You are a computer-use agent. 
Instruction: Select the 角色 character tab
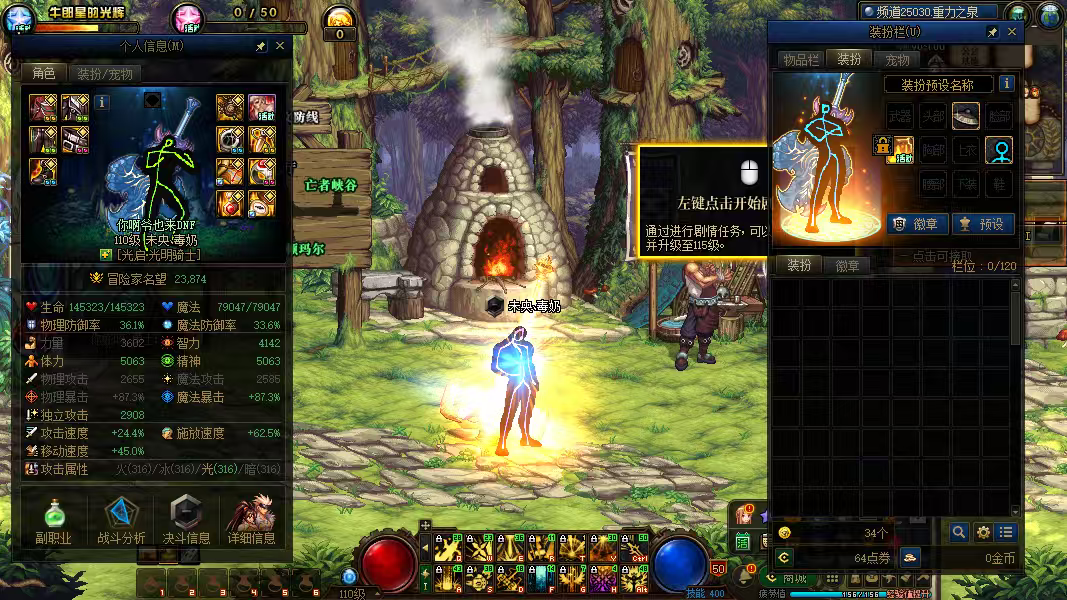pos(44,74)
